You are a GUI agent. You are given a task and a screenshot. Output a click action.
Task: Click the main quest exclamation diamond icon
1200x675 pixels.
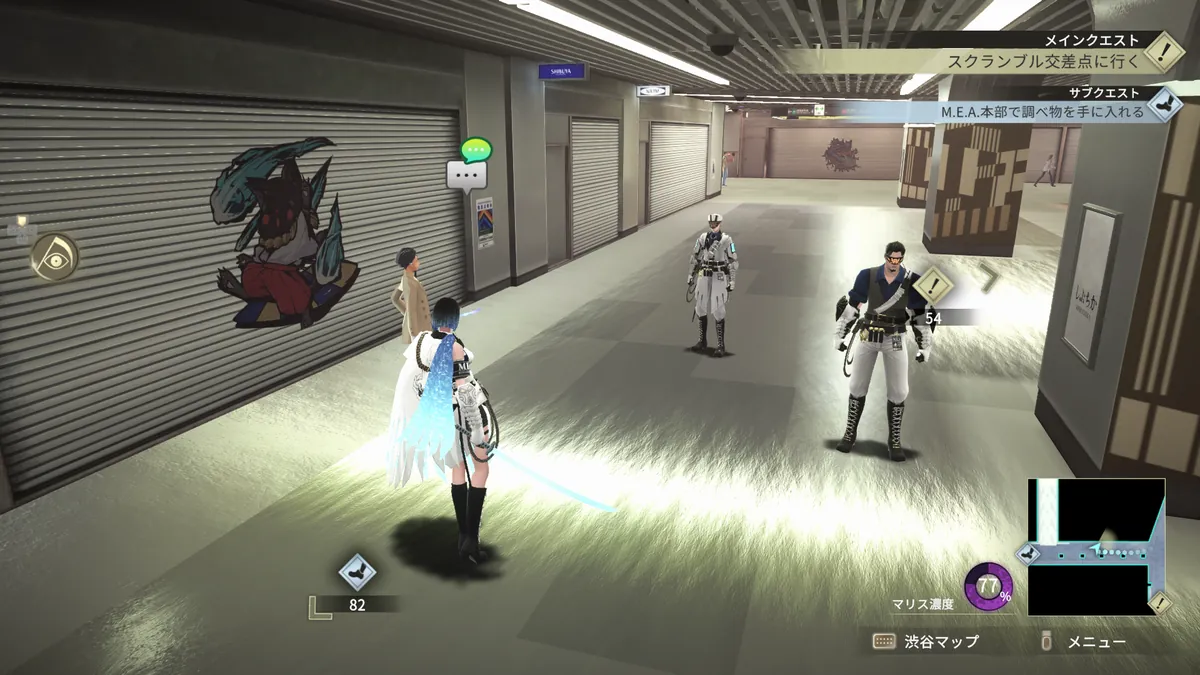tap(1162, 50)
